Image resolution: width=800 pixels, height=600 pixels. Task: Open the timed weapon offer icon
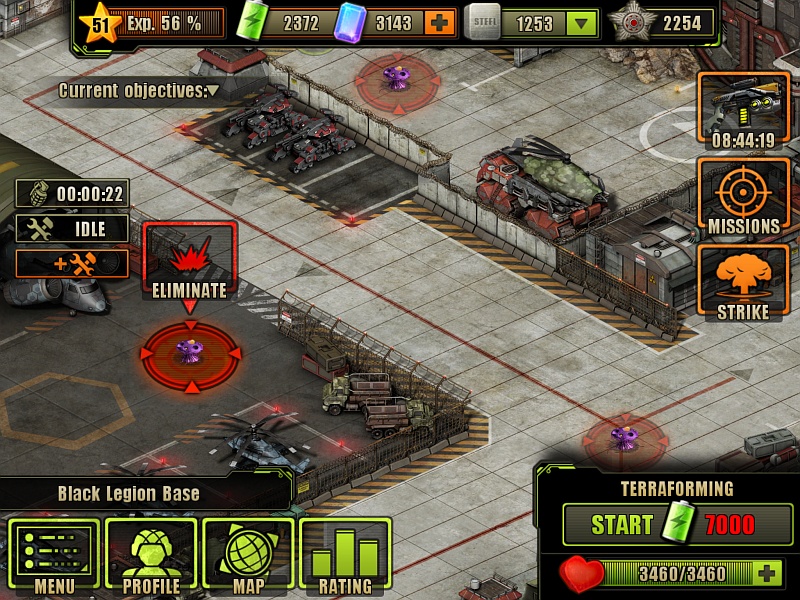pos(744,110)
